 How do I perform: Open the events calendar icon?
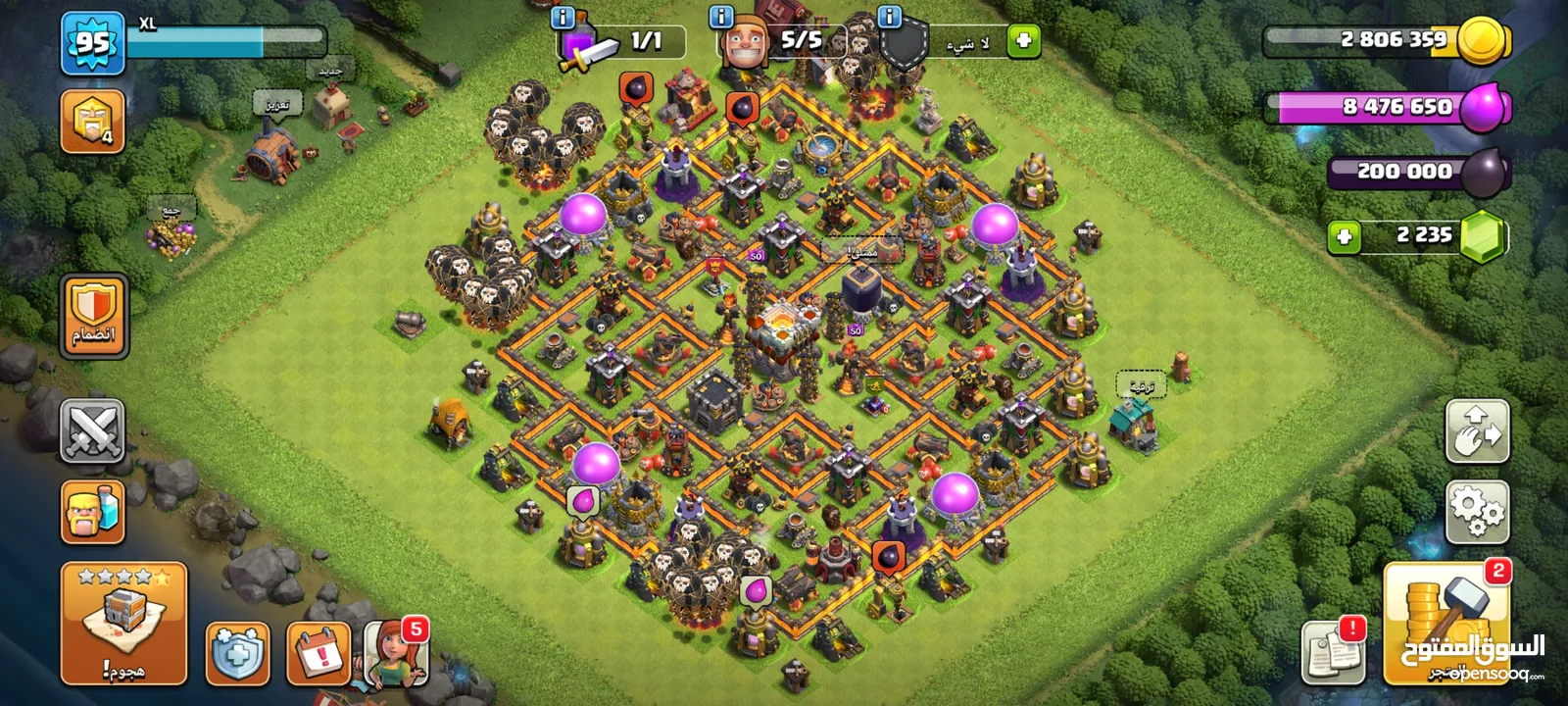(x=318, y=653)
